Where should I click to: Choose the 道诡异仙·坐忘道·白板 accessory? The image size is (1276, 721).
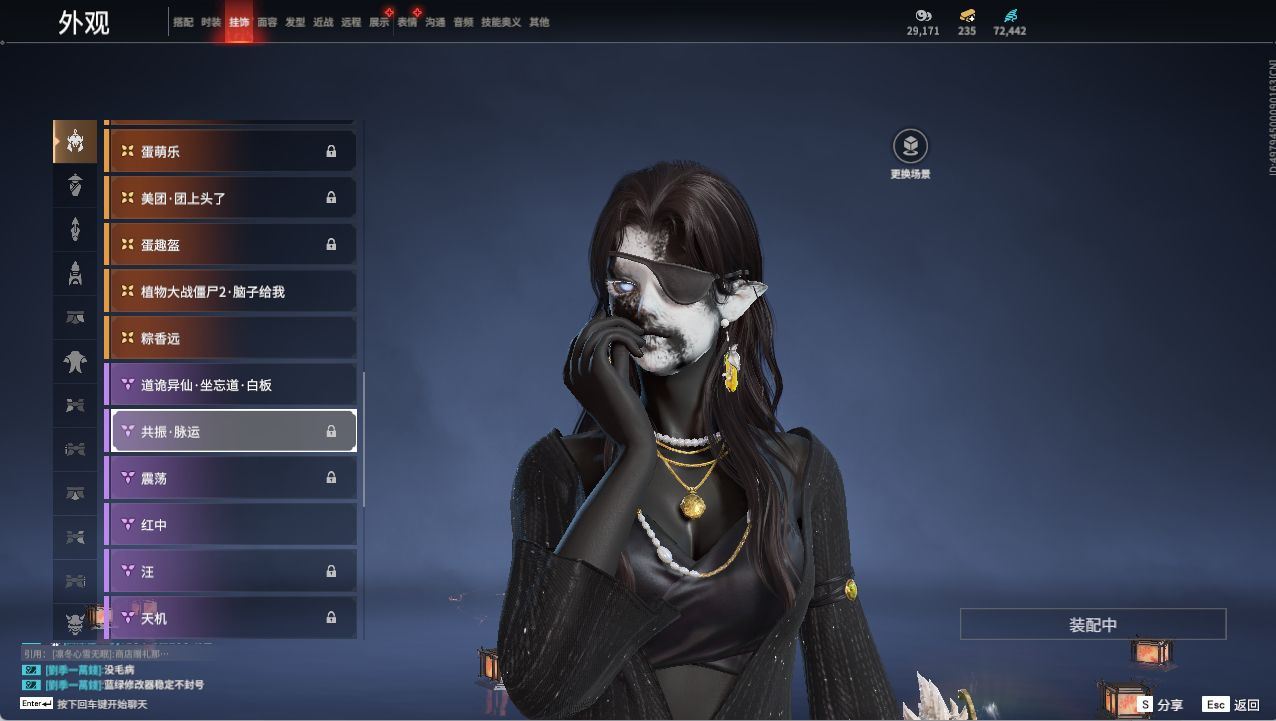point(230,385)
